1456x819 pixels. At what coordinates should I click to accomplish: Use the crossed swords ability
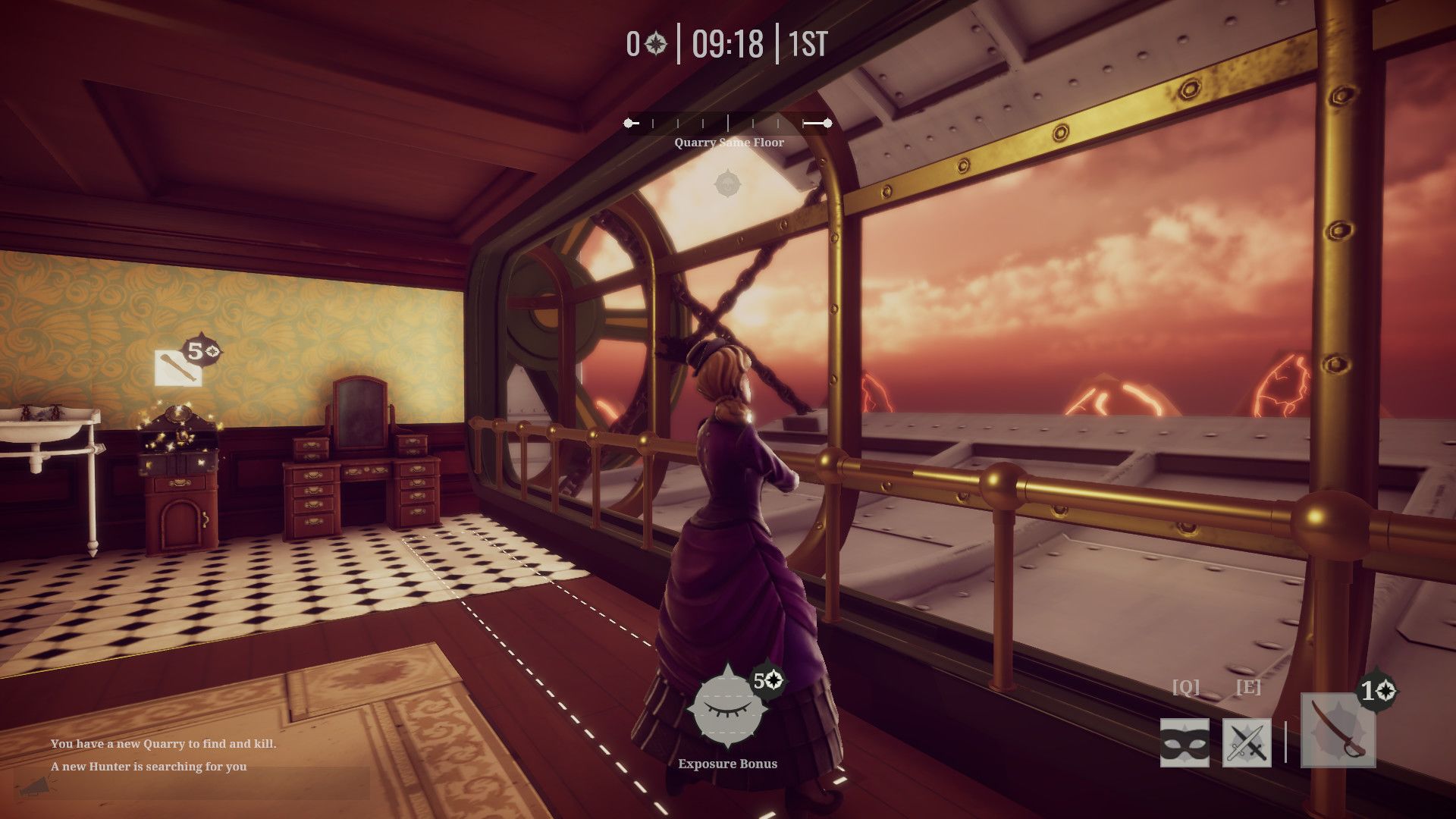pos(1247,743)
